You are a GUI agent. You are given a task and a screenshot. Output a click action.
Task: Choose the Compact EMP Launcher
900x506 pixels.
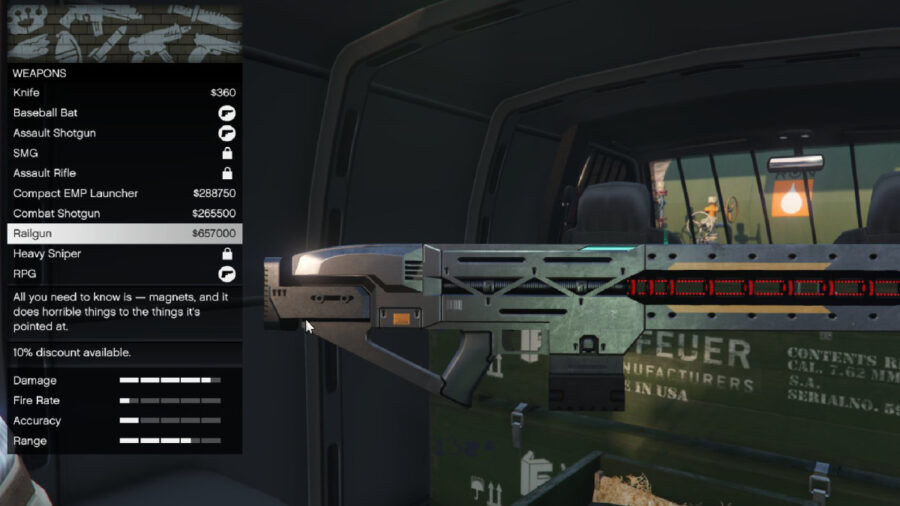click(x=124, y=193)
